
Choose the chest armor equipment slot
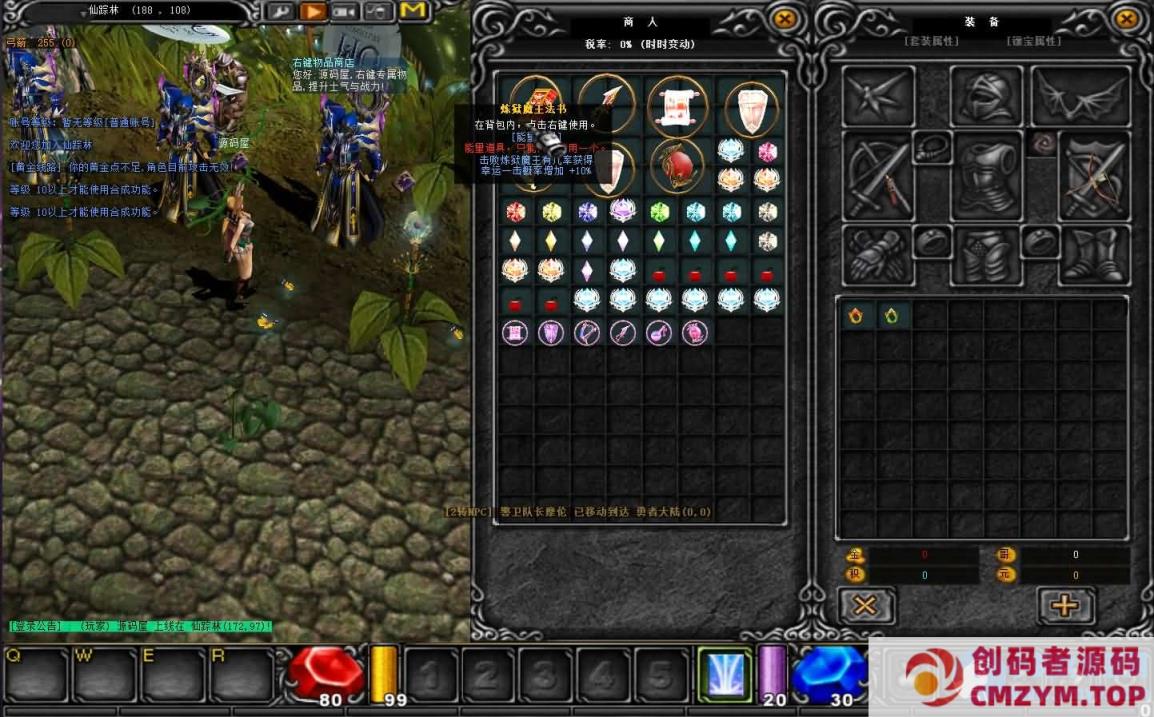tap(985, 174)
